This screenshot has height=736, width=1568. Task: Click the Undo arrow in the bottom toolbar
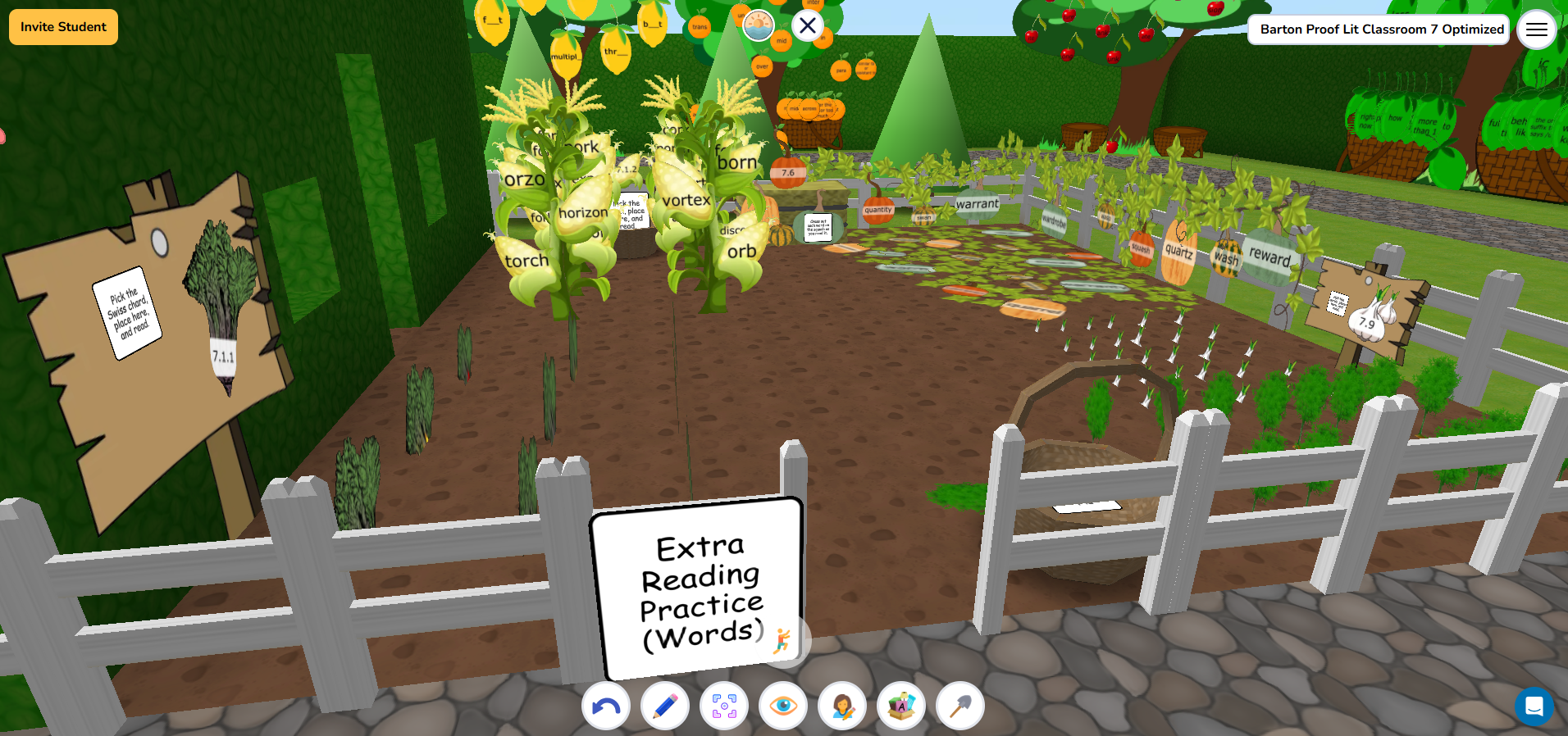point(605,706)
